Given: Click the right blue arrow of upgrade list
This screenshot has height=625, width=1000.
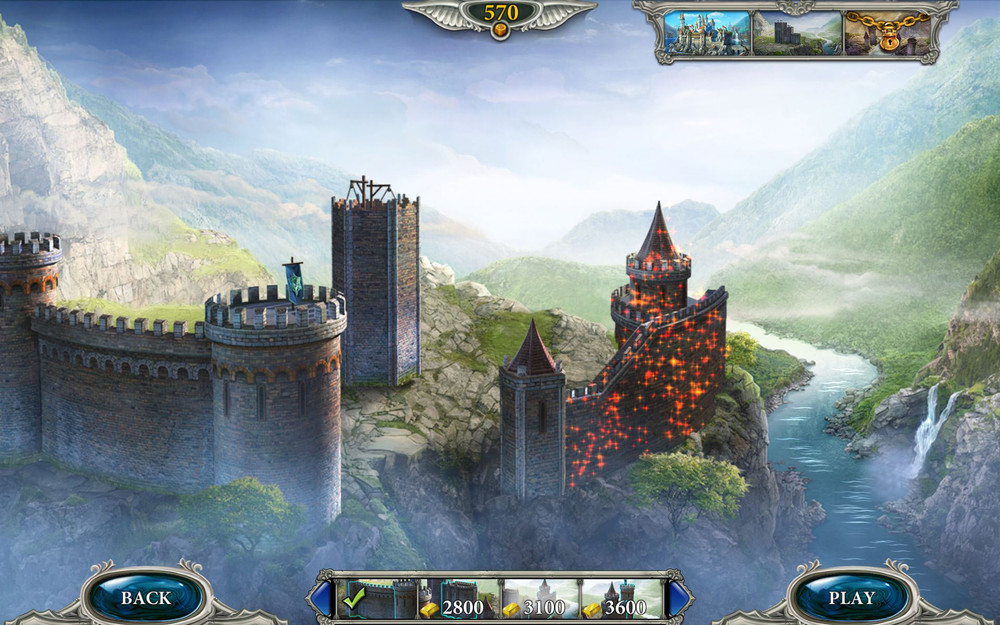Looking at the screenshot, I should (678, 598).
